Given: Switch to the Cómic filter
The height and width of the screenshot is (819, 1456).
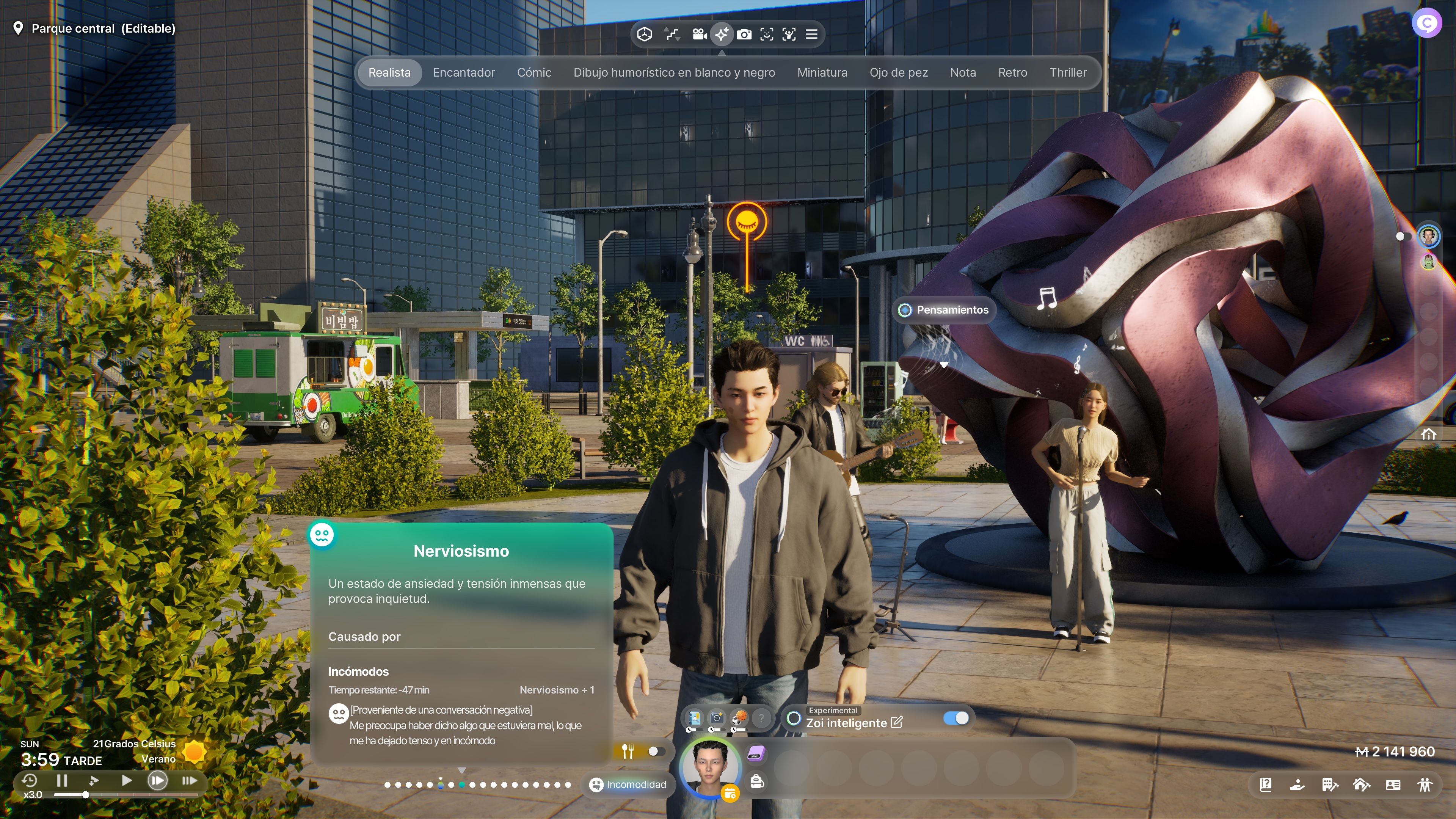Looking at the screenshot, I should pos(533,72).
